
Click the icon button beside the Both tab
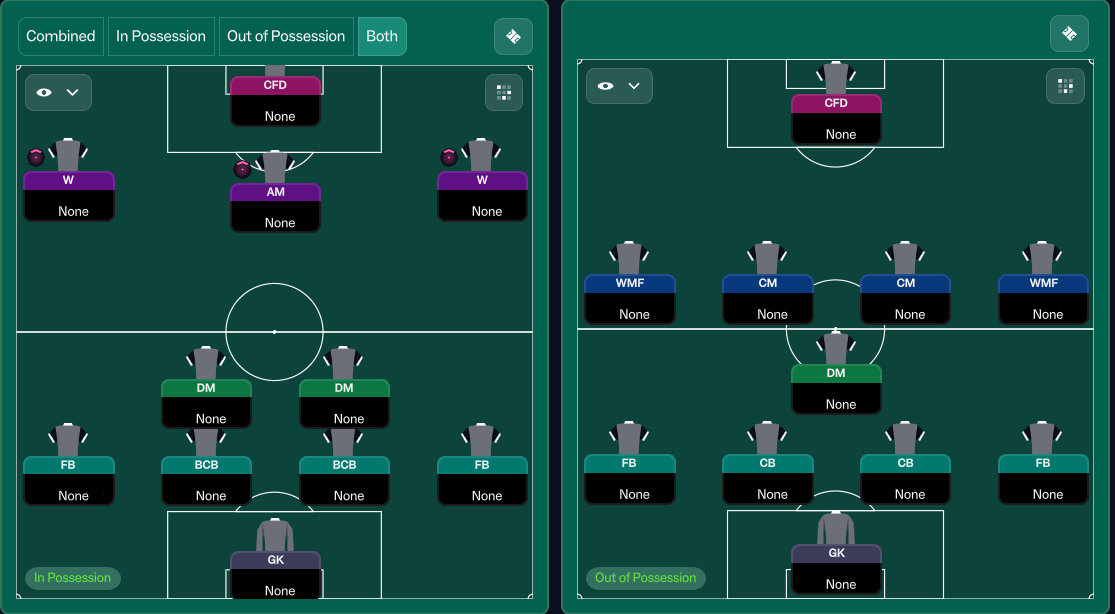[x=513, y=36]
